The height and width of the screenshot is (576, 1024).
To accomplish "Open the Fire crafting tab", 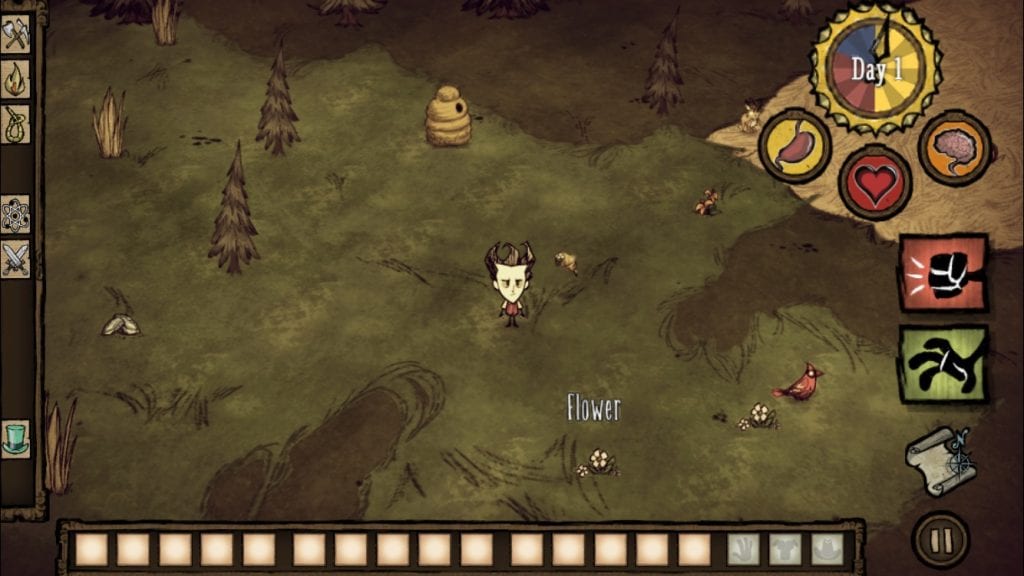I will (16, 80).
